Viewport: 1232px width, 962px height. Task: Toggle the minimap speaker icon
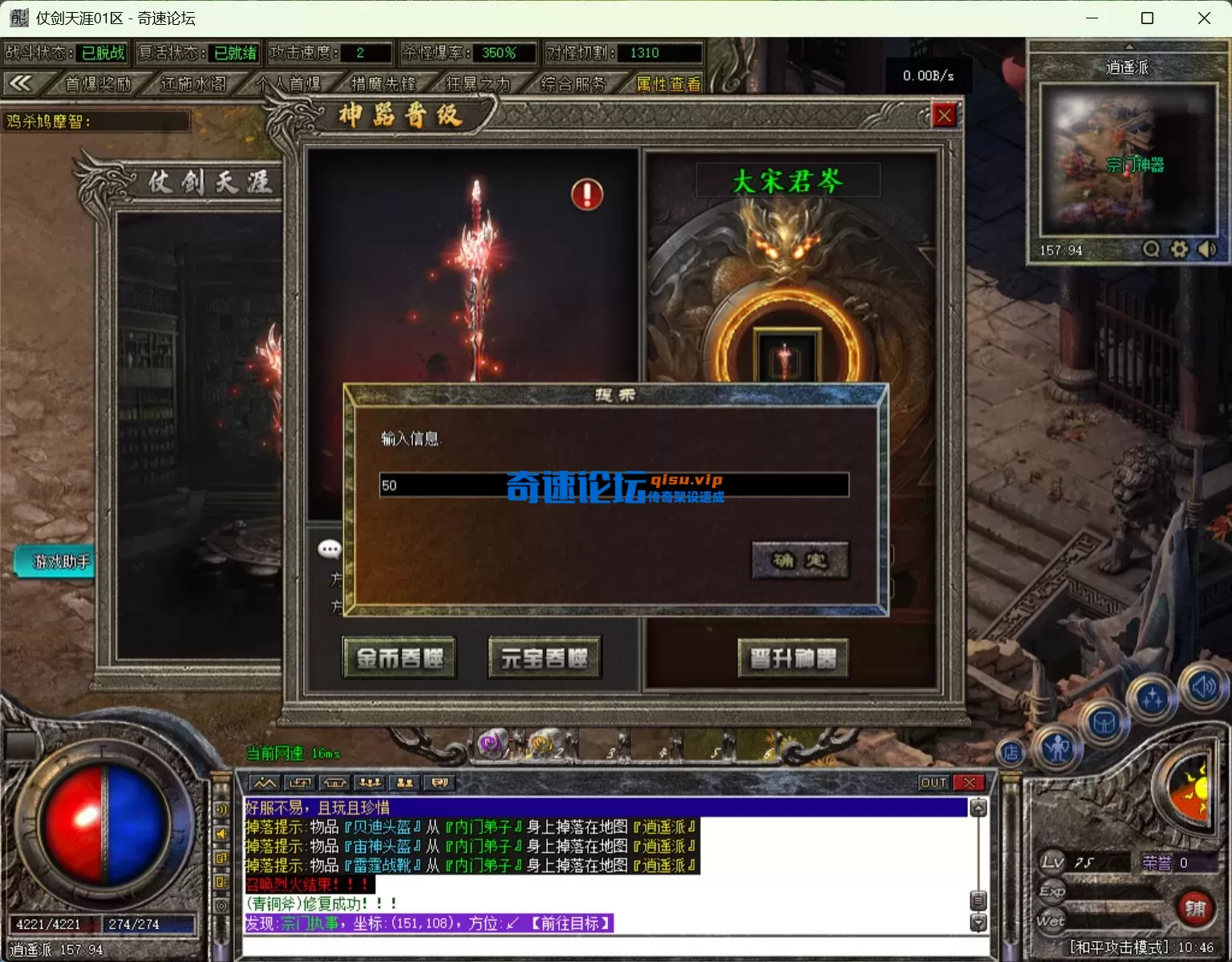coord(1207,250)
